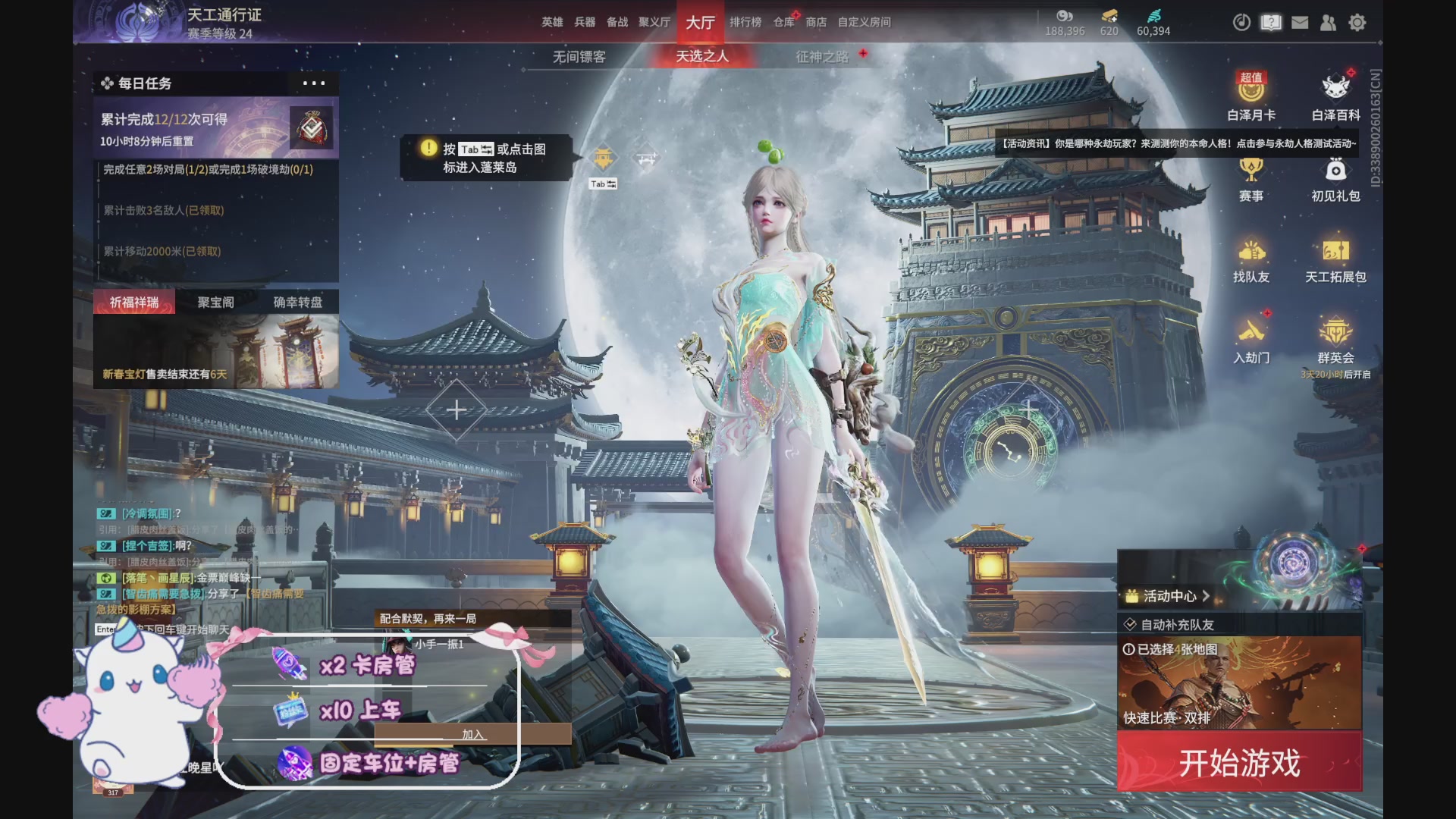This screenshot has width=1456, height=819.
Task: Switch to the 聚宝阁 tab
Action: coord(215,301)
